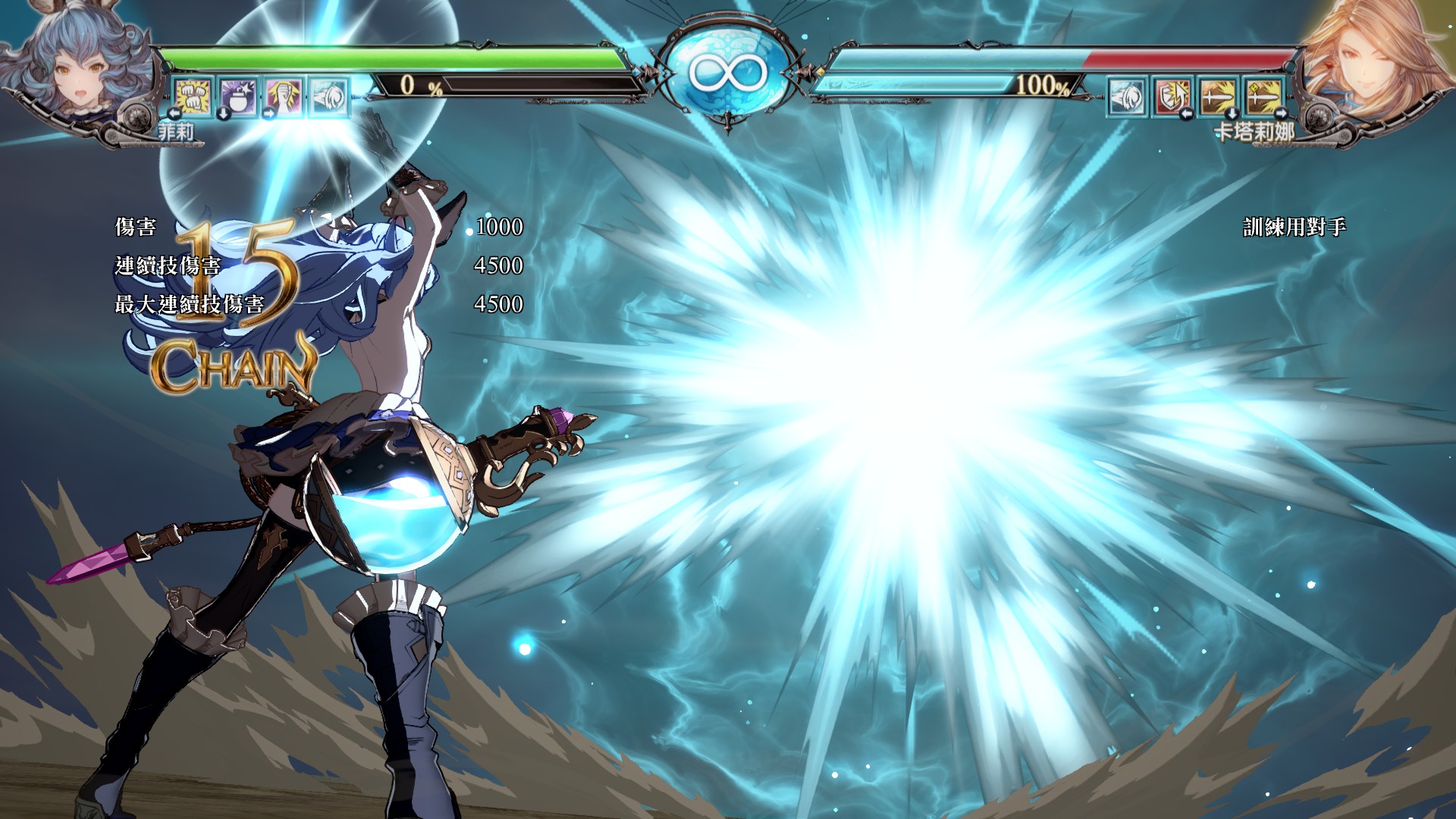Select Ferry's purple bomb skill icon
The height and width of the screenshot is (819, 1456).
click(x=238, y=96)
